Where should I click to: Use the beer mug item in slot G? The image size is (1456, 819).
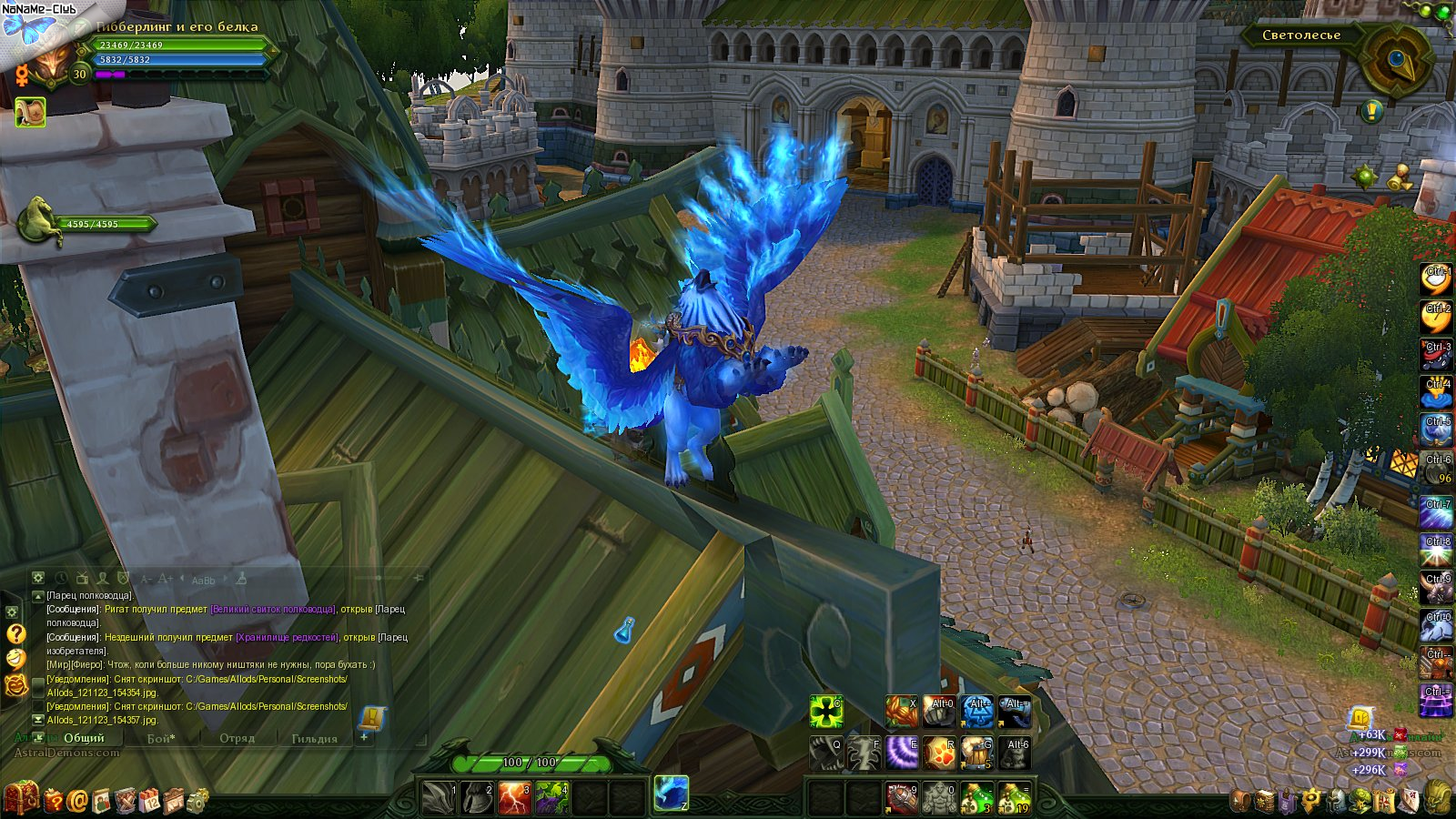click(977, 753)
